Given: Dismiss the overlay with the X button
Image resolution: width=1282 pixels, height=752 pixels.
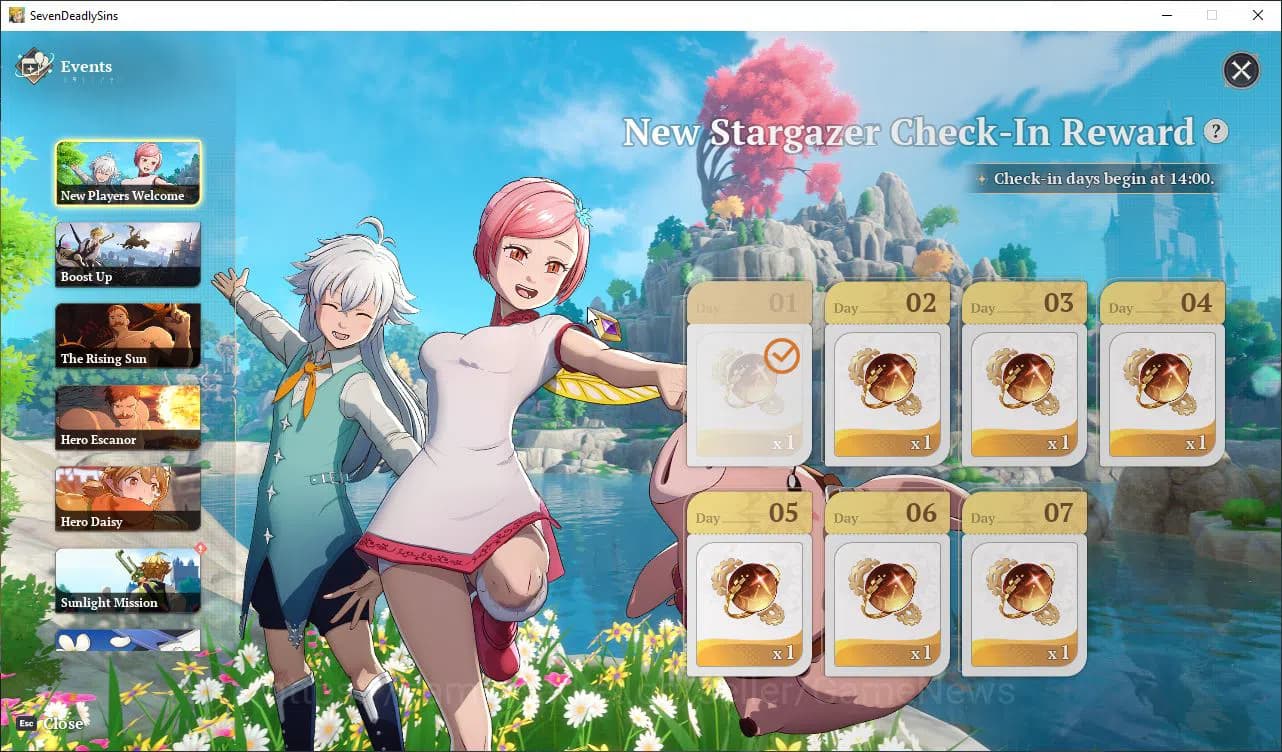Looking at the screenshot, I should [1241, 70].
